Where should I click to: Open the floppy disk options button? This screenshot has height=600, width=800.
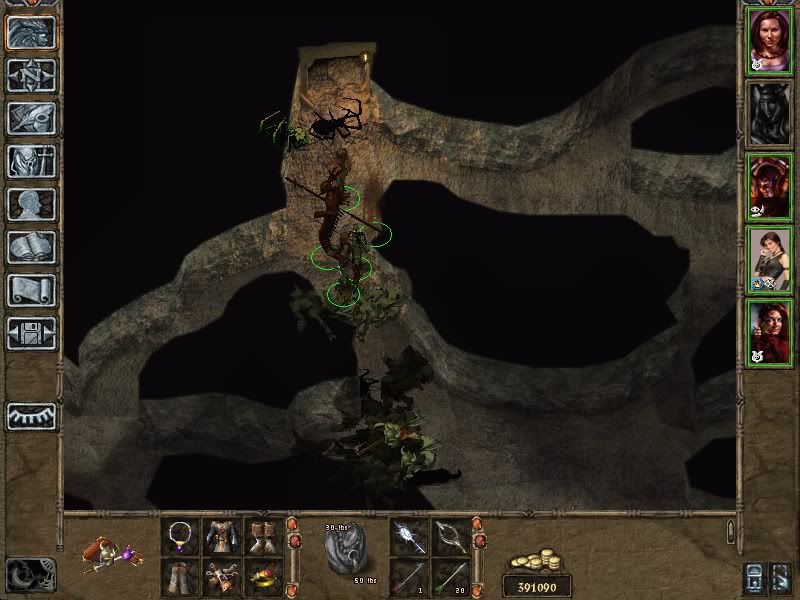point(31,333)
